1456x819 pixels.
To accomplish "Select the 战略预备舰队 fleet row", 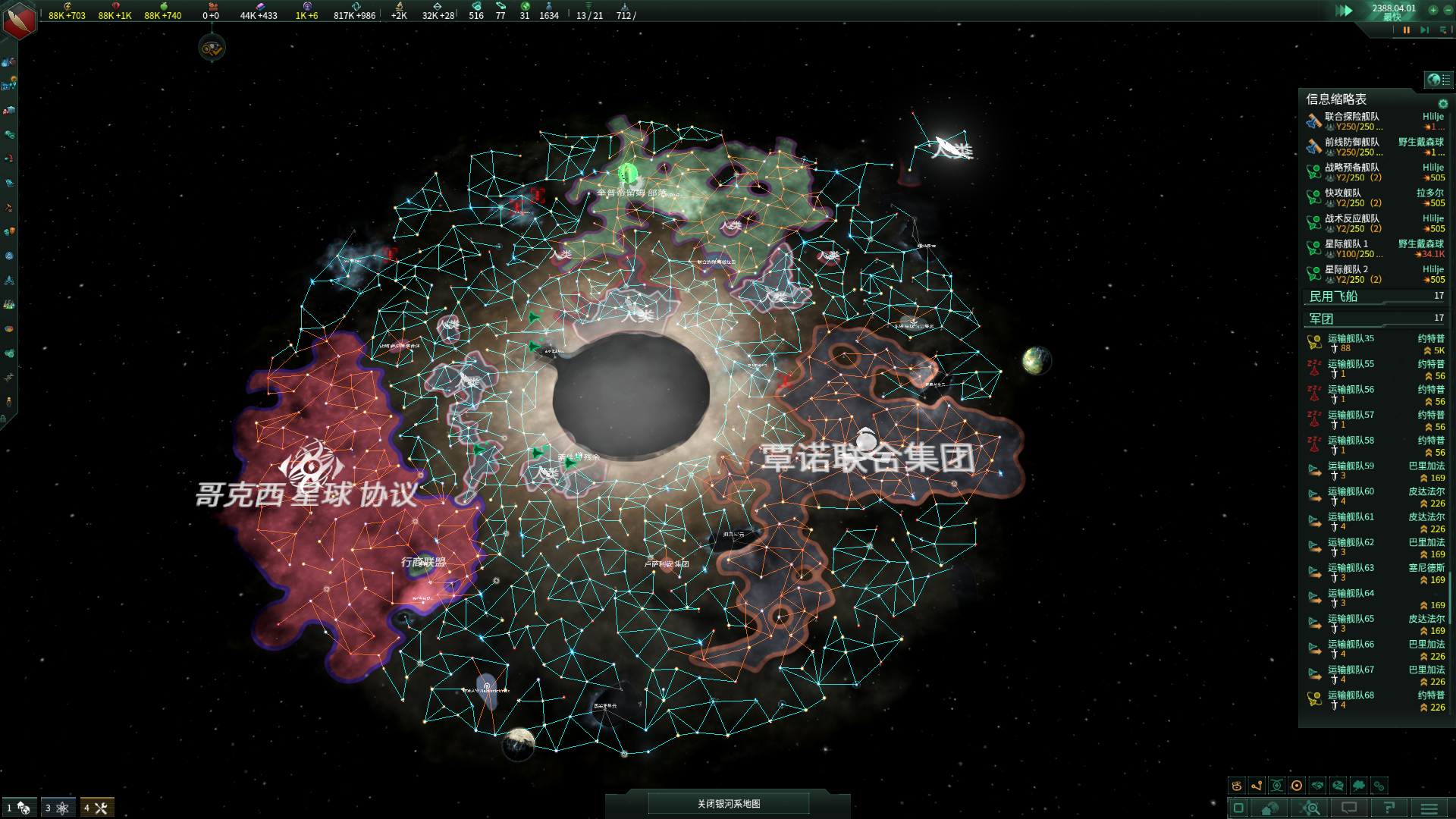I will (x=1351, y=172).
